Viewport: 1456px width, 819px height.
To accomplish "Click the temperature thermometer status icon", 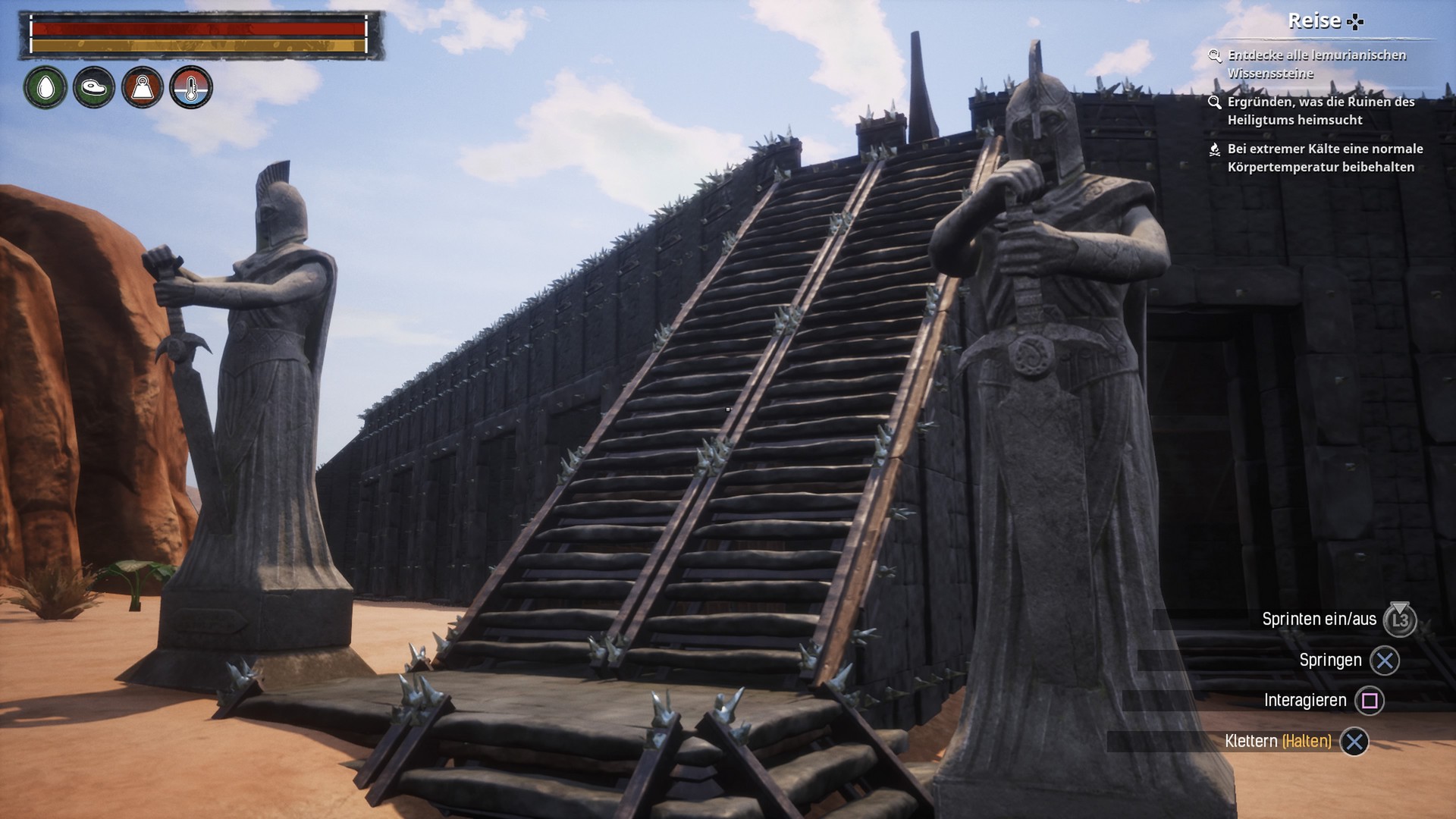I will point(191,88).
